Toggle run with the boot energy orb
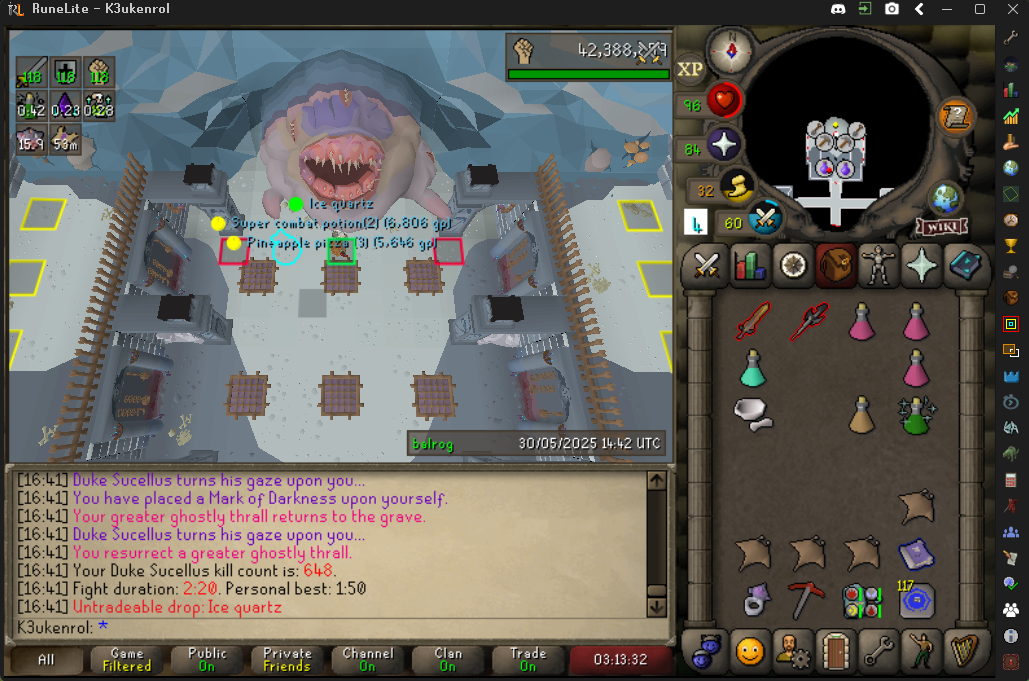 point(738,186)
